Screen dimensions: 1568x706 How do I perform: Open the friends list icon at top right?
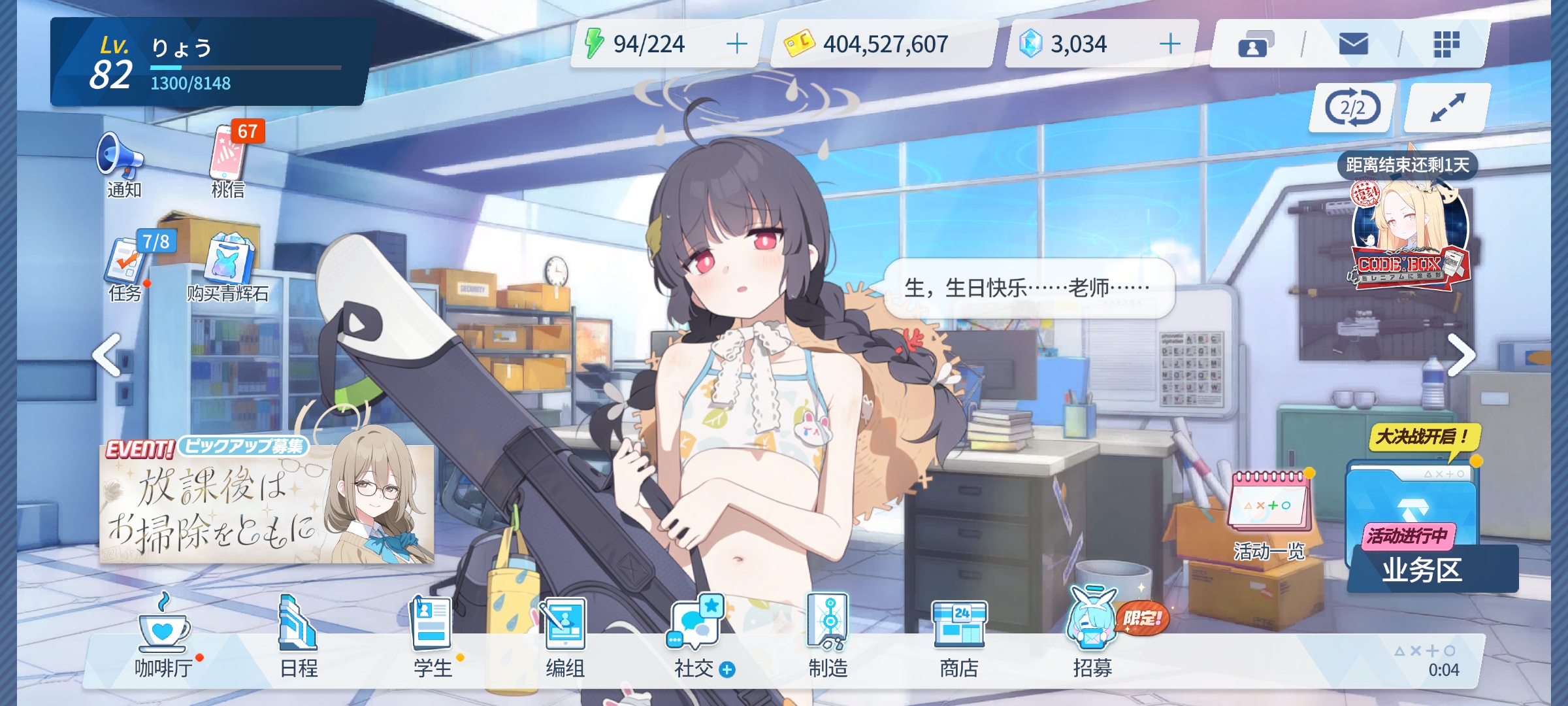(1257, 44)
